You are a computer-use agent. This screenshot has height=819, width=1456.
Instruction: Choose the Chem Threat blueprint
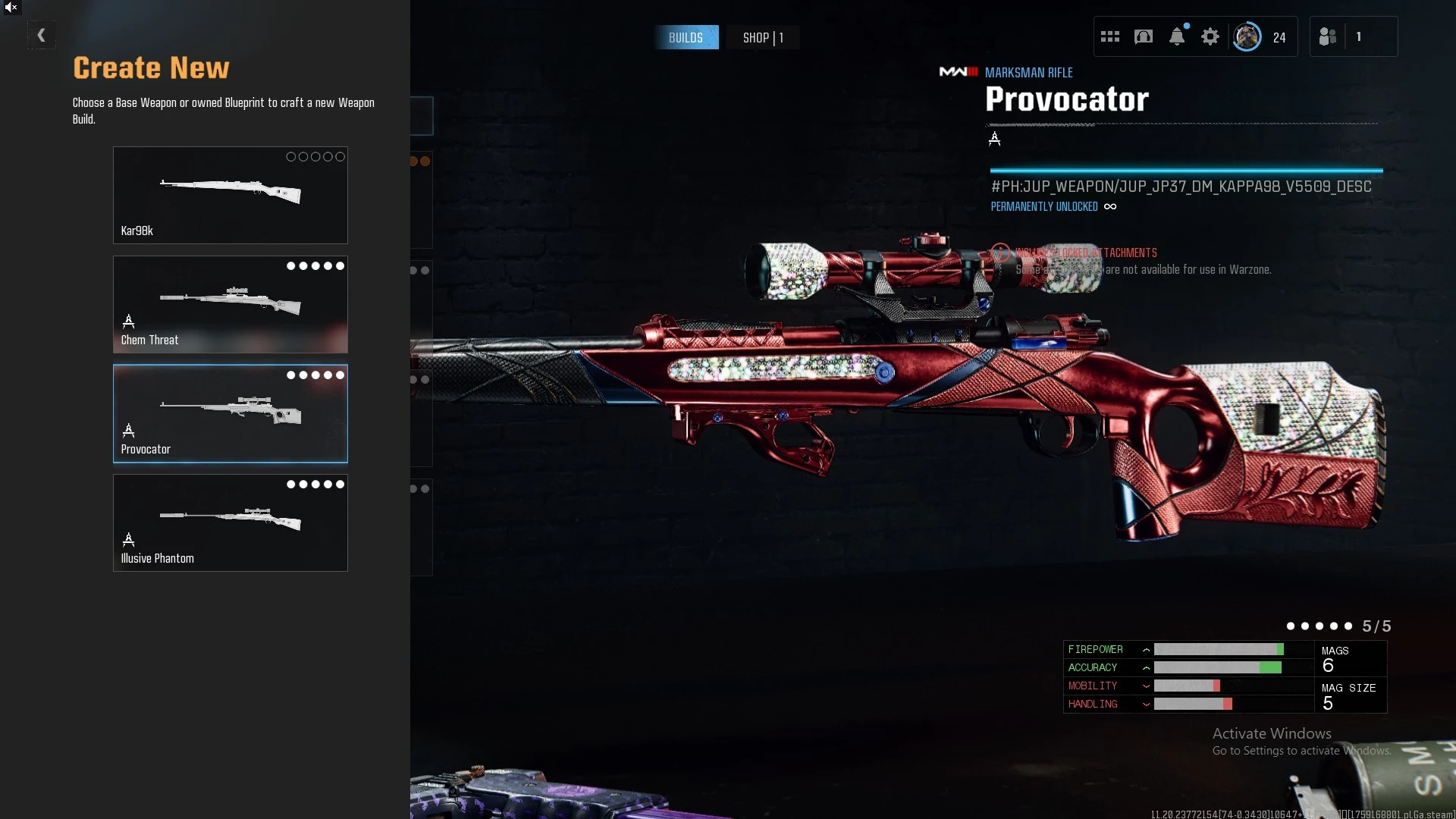[230, 304]
